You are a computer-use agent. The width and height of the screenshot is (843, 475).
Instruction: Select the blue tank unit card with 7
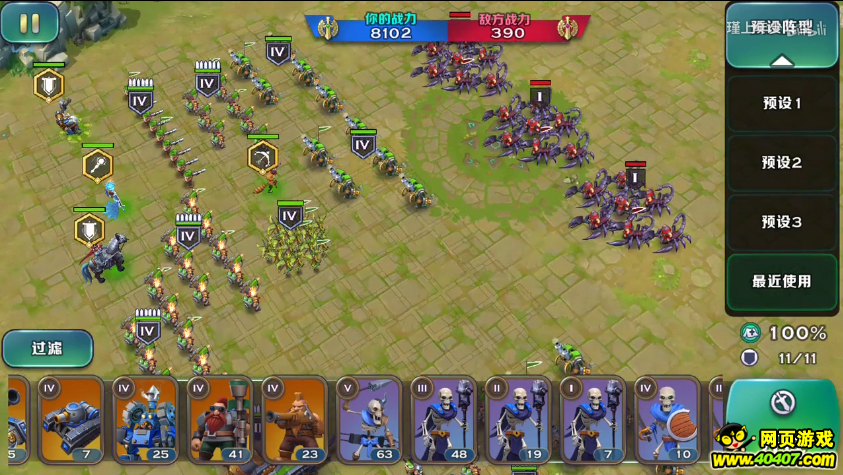point(71,420)
